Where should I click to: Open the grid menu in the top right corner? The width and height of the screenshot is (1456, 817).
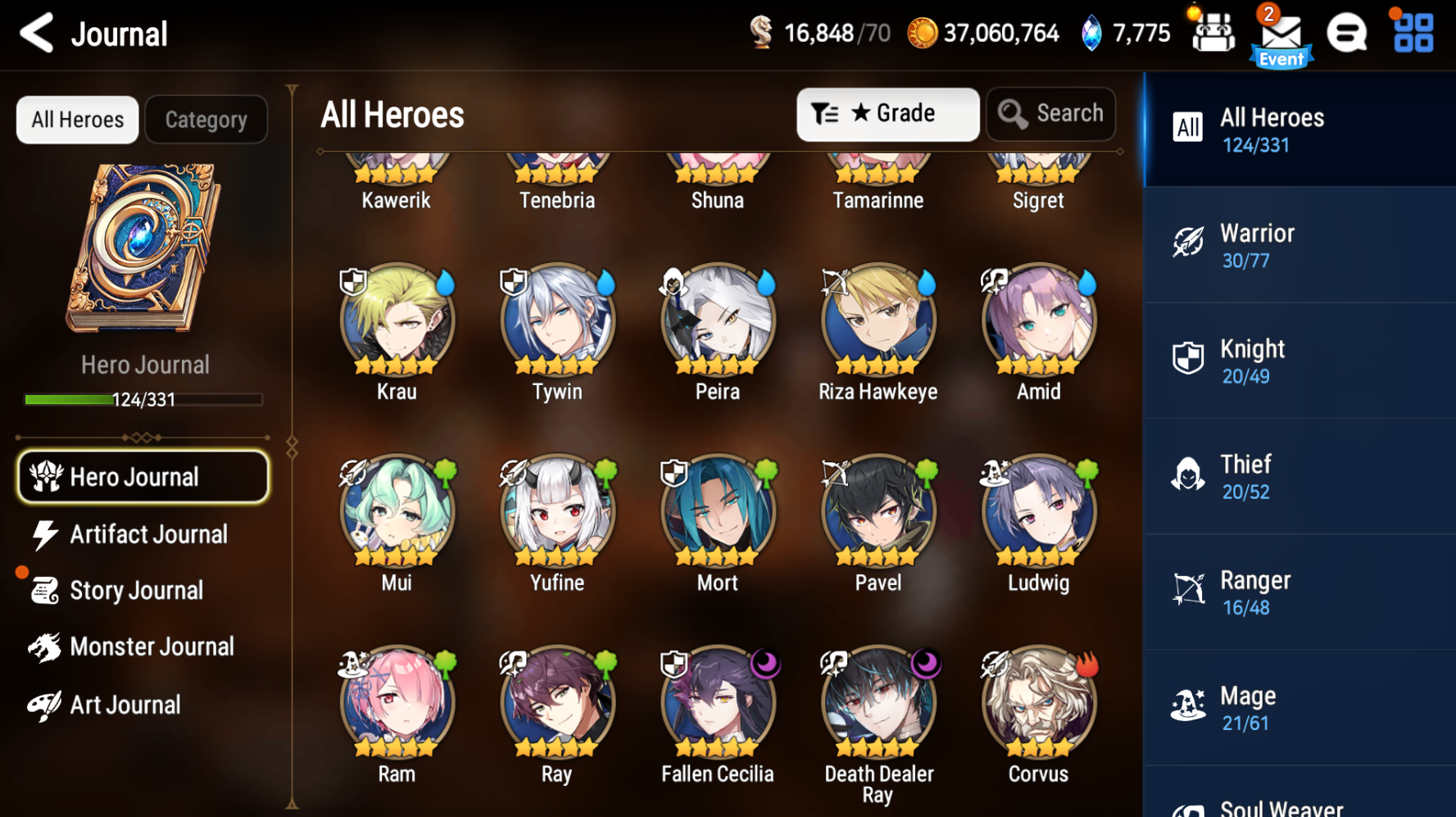point(1411,34)
